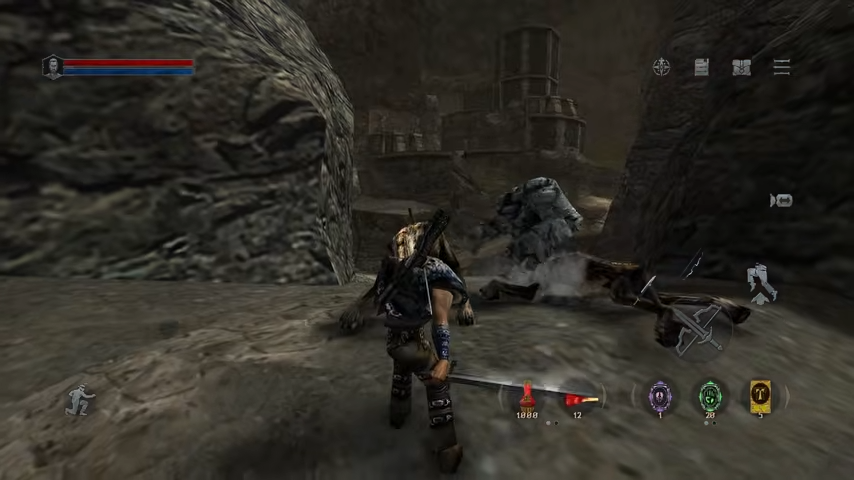Open the world map icon
Viewport: 854px width, 480px height.
coord(741,67)
